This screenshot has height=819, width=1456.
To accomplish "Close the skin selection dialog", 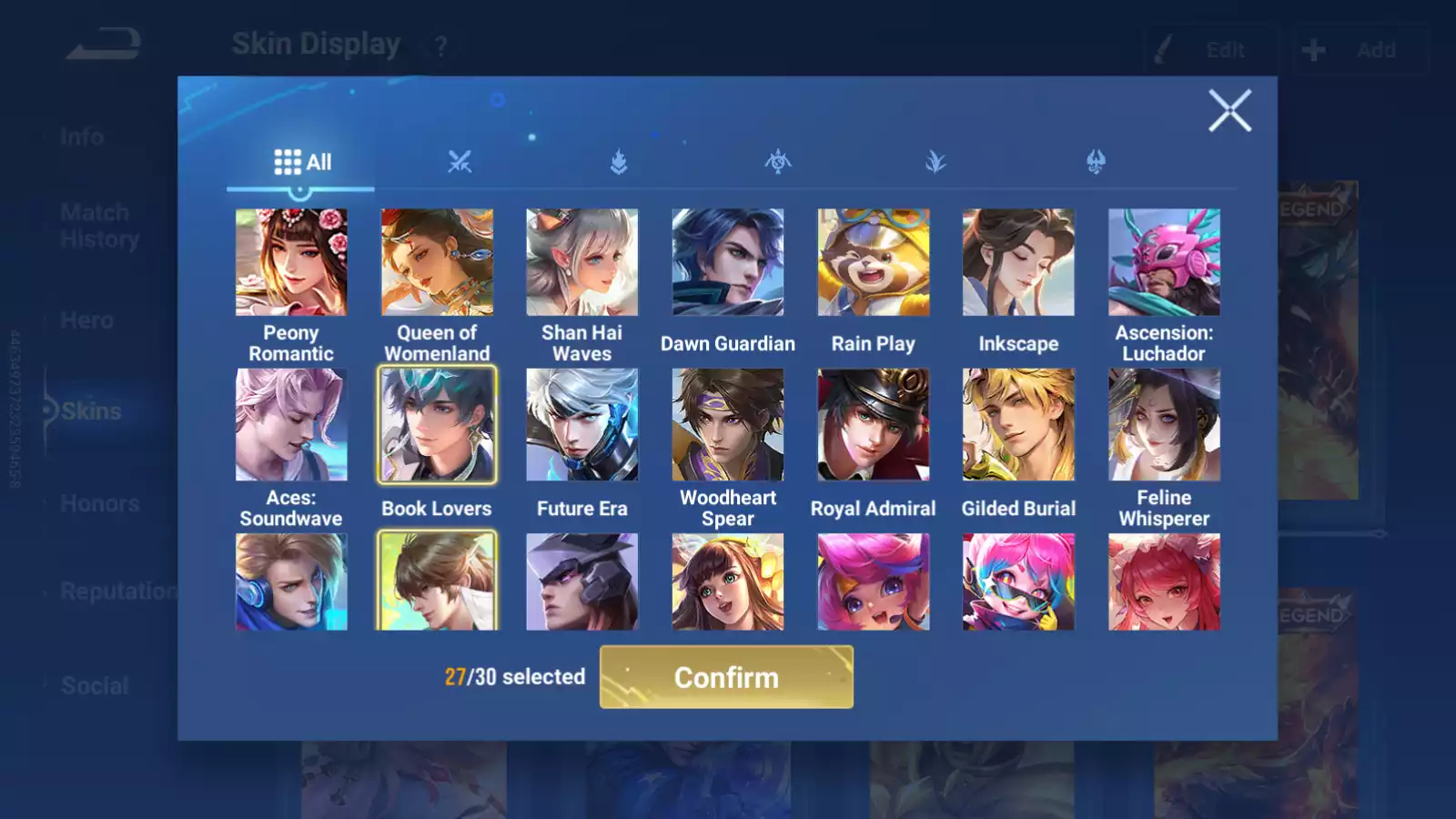I will [x=1229, y=111].
